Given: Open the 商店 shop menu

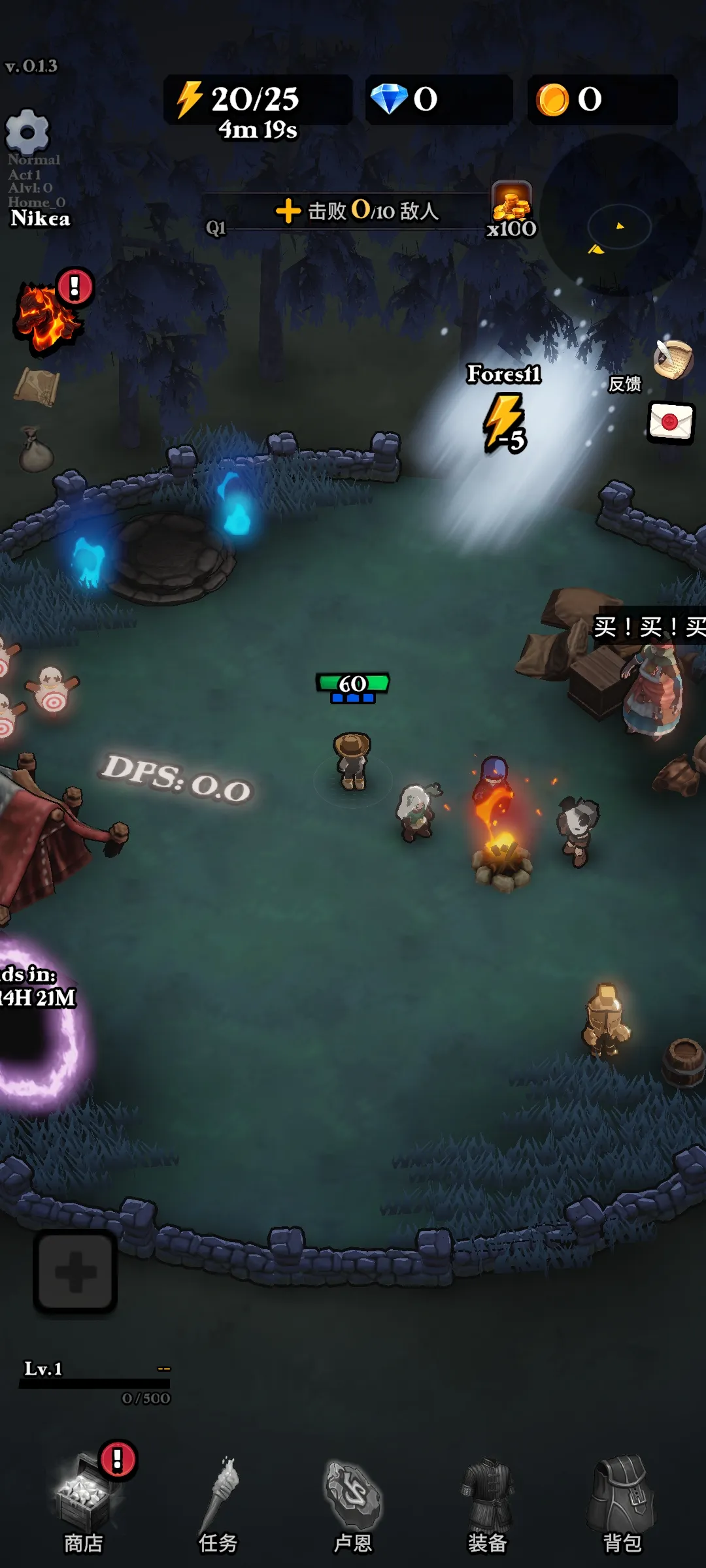Looking at the screenshot, I should click(84, 1503).
